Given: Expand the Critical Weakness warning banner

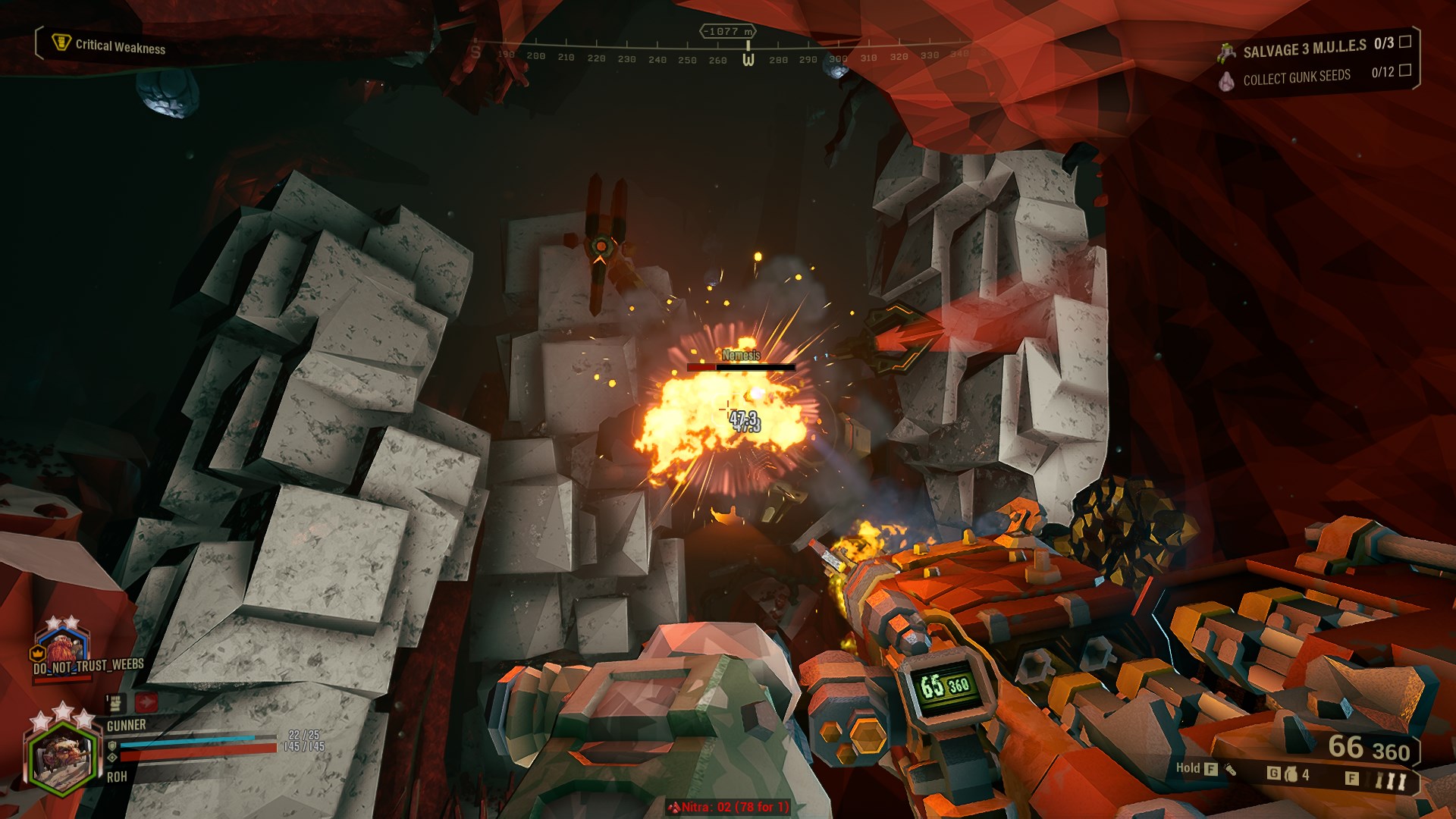Looking at the screenshot, I should 118,45.
